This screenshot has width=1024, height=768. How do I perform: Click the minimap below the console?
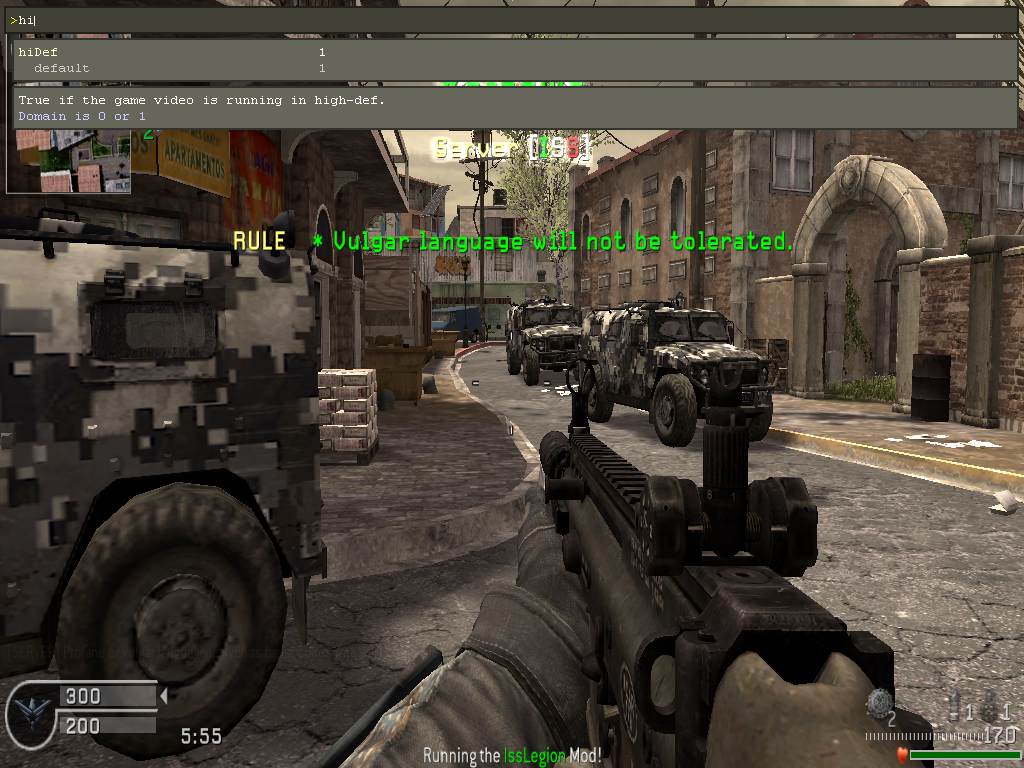click(x=68, y=161)
